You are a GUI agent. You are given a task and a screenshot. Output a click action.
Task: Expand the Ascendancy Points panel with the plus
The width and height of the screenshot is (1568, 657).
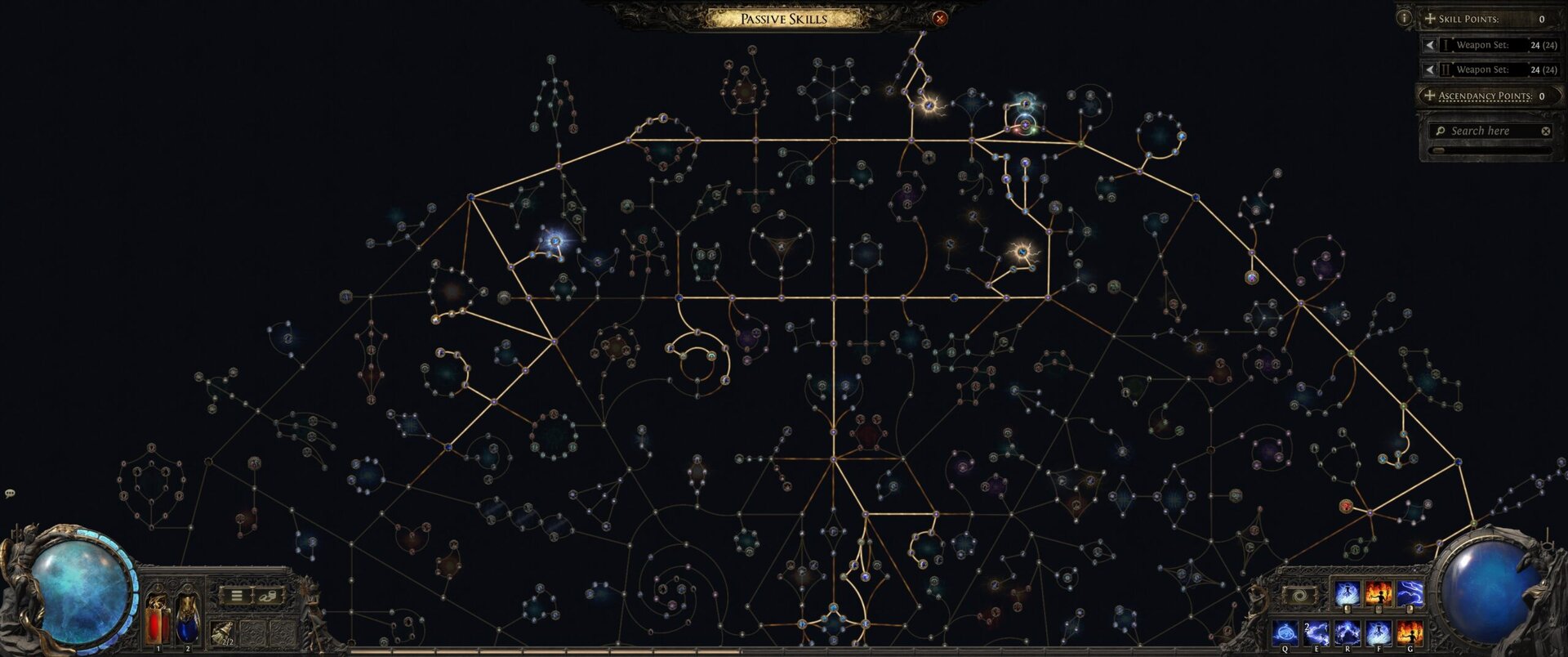point(1430,95)
